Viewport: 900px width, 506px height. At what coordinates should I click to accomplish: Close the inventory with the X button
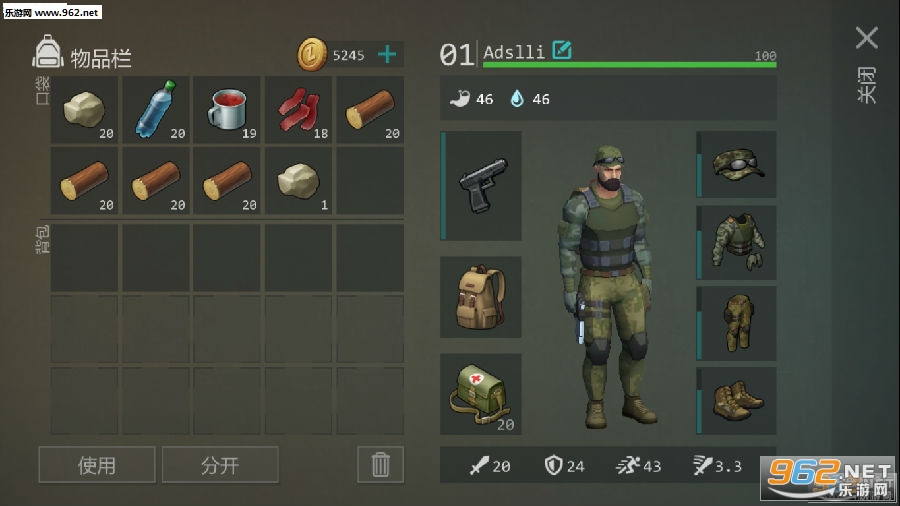[x=866, y=39]
